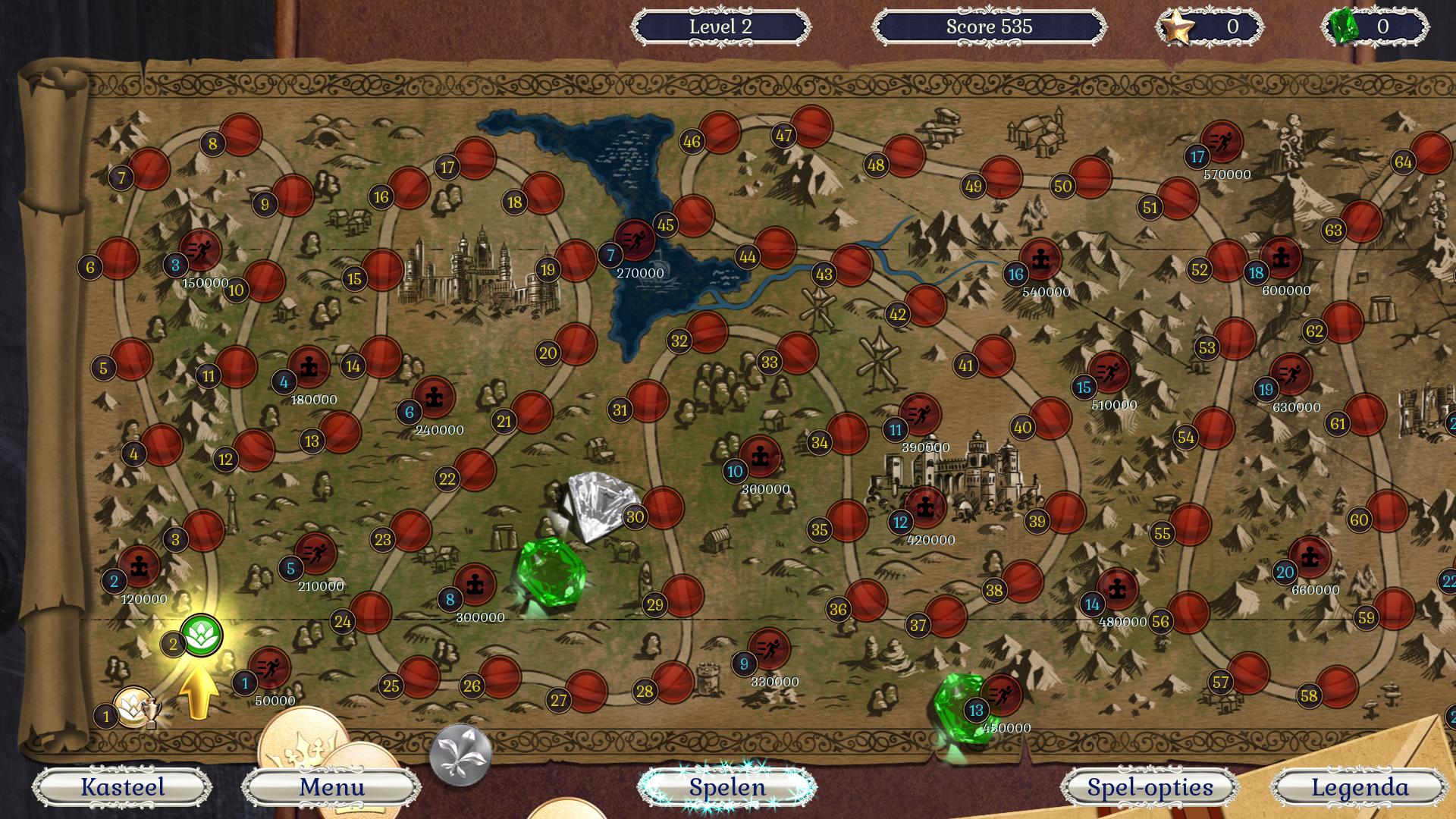Select the 270000 runner bonus on the lake
Image resolution: width=1456 pixels, height=819 pixels.
point(635,240)
